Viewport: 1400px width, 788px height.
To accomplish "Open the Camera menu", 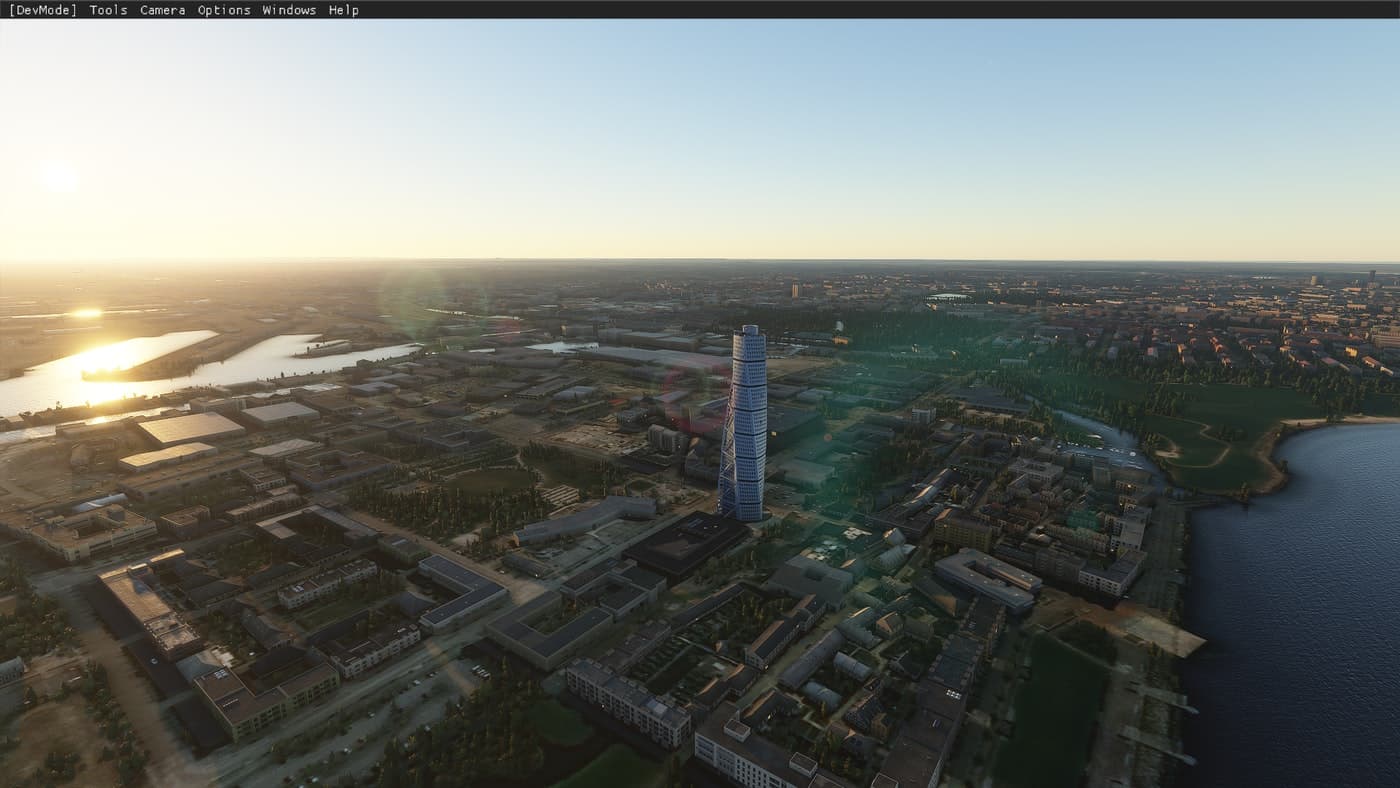I will [x=161, y=10].
